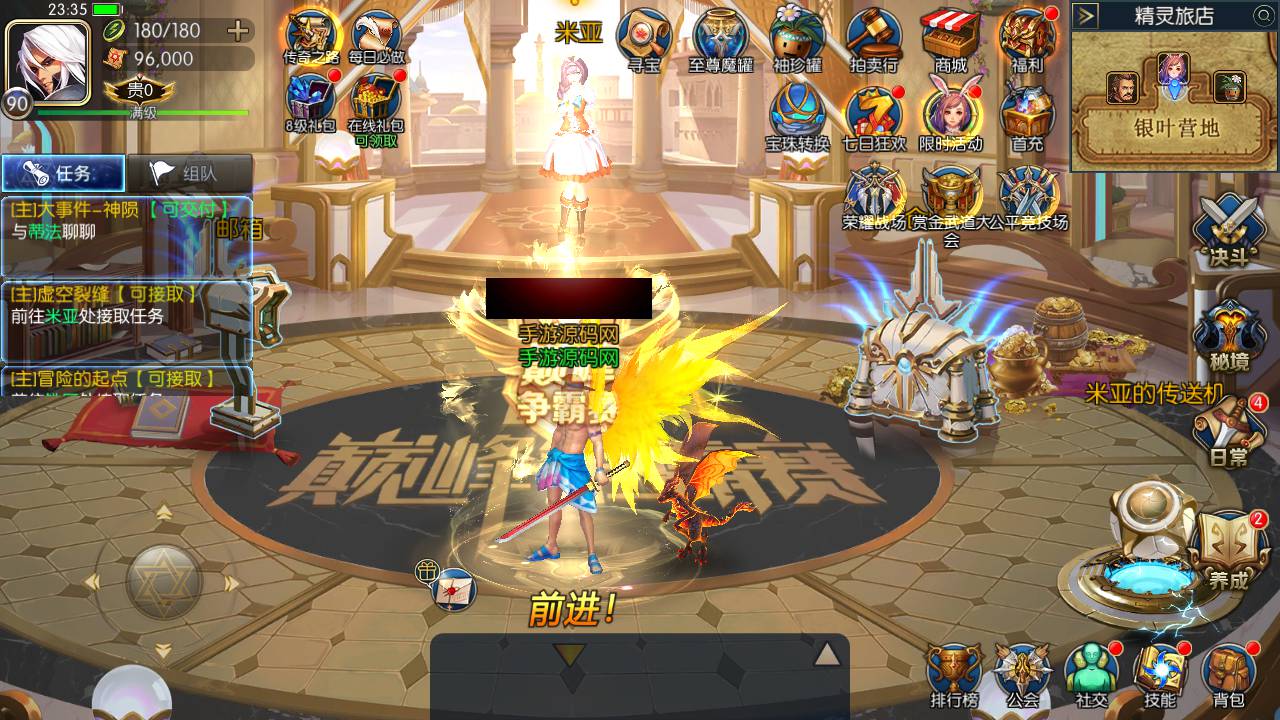Open the 拍卖行 auction house

[874, 38]
